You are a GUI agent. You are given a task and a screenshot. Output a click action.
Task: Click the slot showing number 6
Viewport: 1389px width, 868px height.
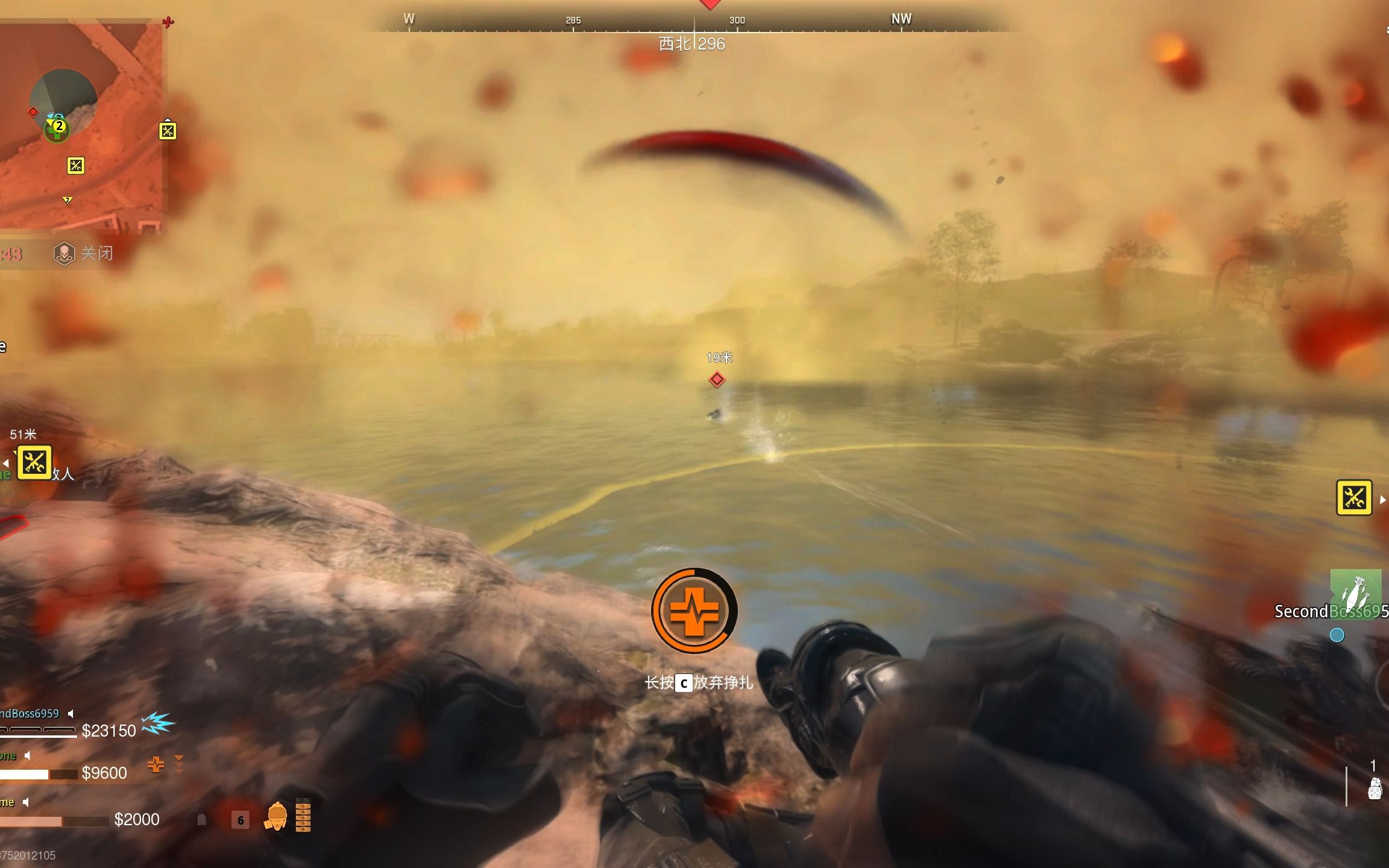pyautogui.click(x=240, y=820)
